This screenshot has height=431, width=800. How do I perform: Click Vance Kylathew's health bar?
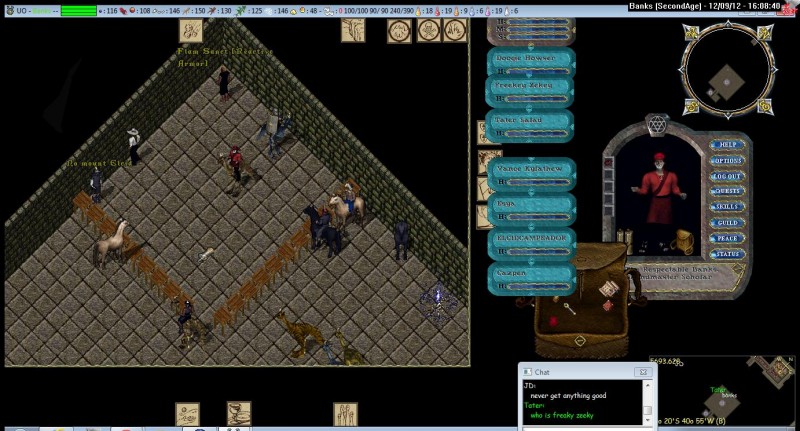pyautogui.click(x=533, y=173)
